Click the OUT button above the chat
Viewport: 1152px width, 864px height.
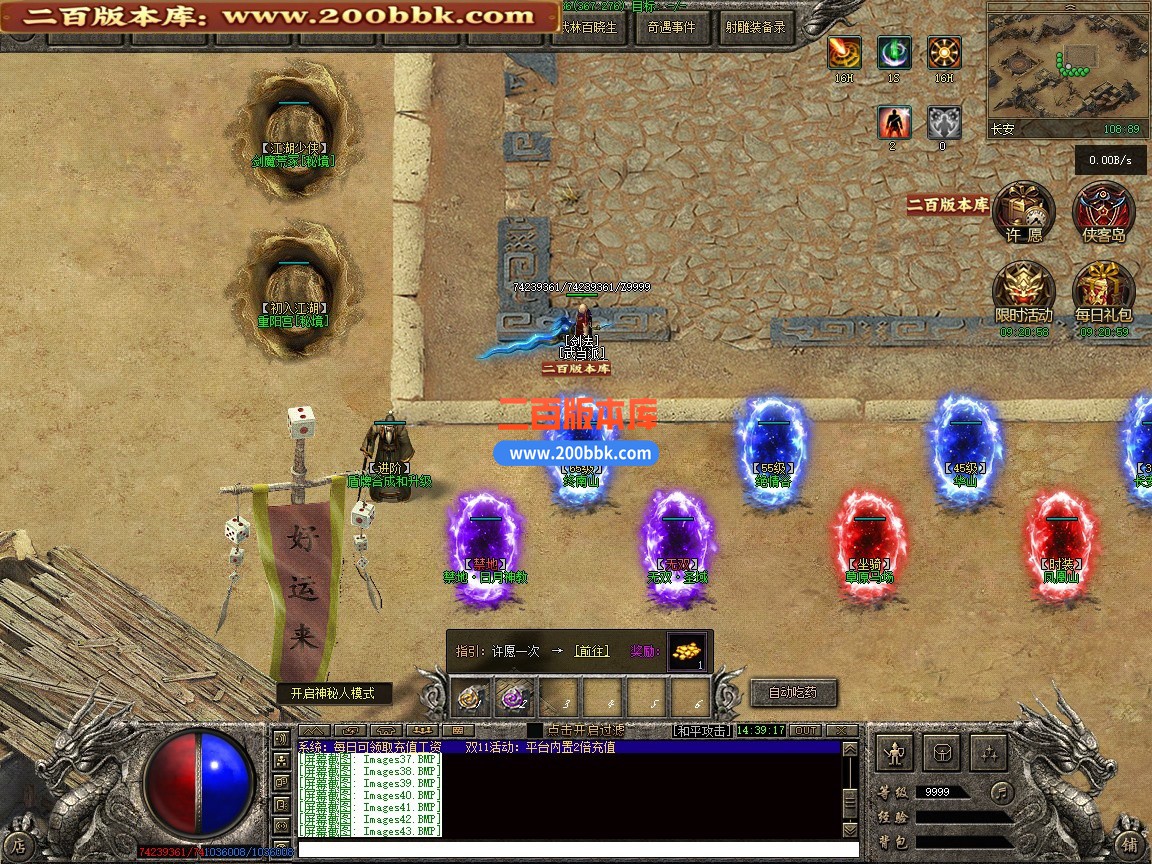[x=805, y=731]
